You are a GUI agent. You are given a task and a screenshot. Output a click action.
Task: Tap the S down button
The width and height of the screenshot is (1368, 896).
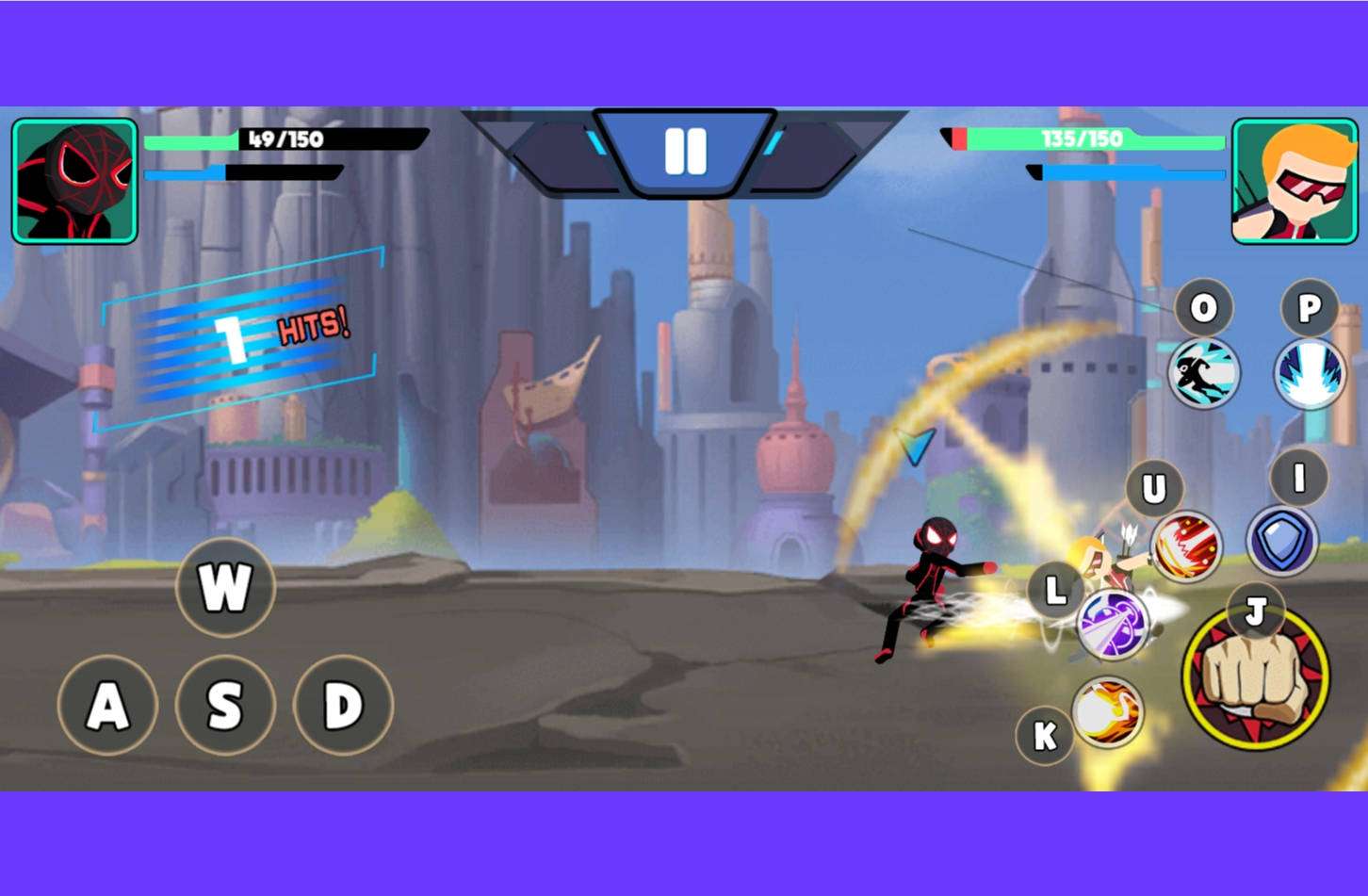[x=225, y=705]
